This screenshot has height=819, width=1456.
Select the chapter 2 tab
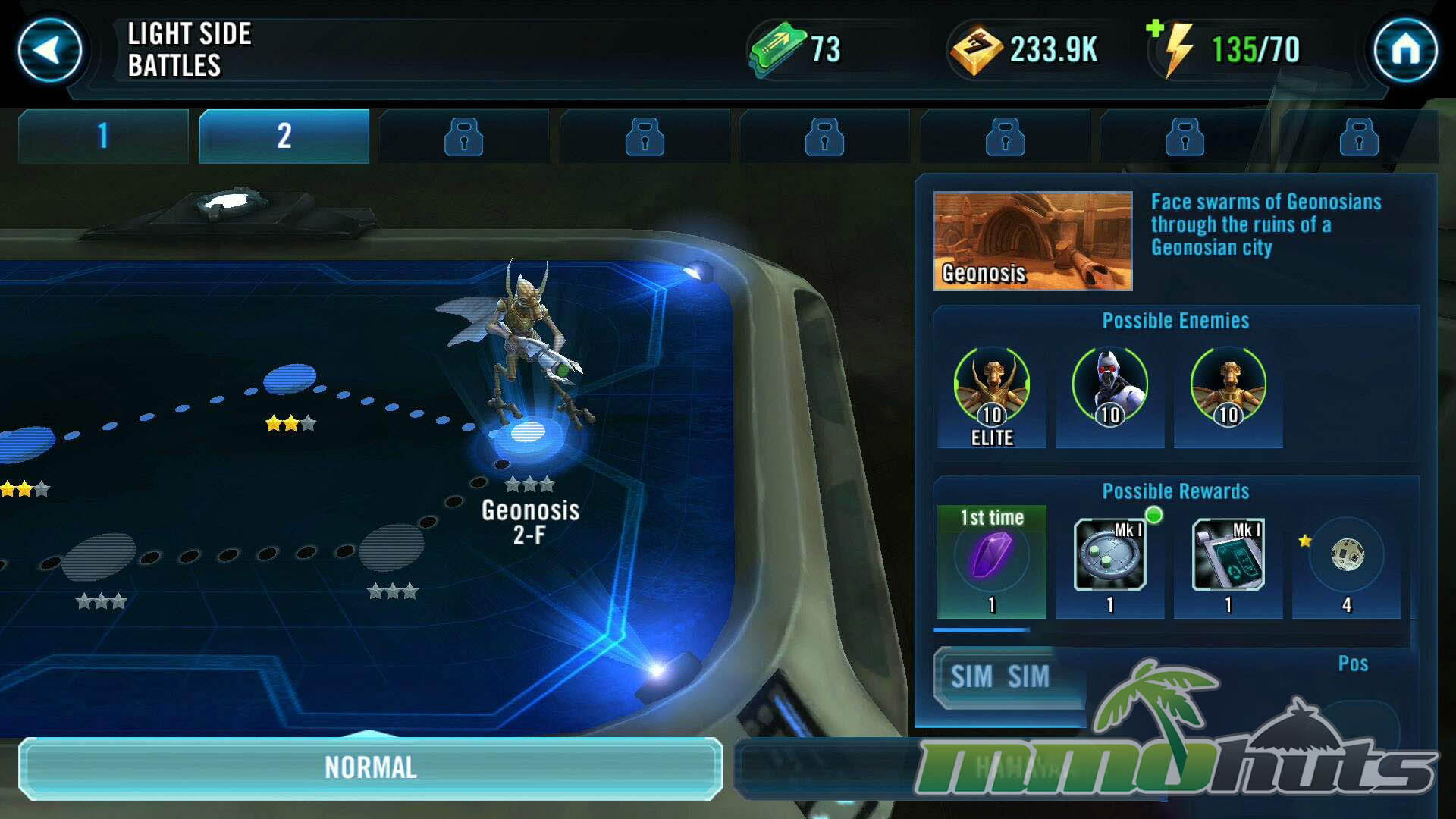pos(284,136)
